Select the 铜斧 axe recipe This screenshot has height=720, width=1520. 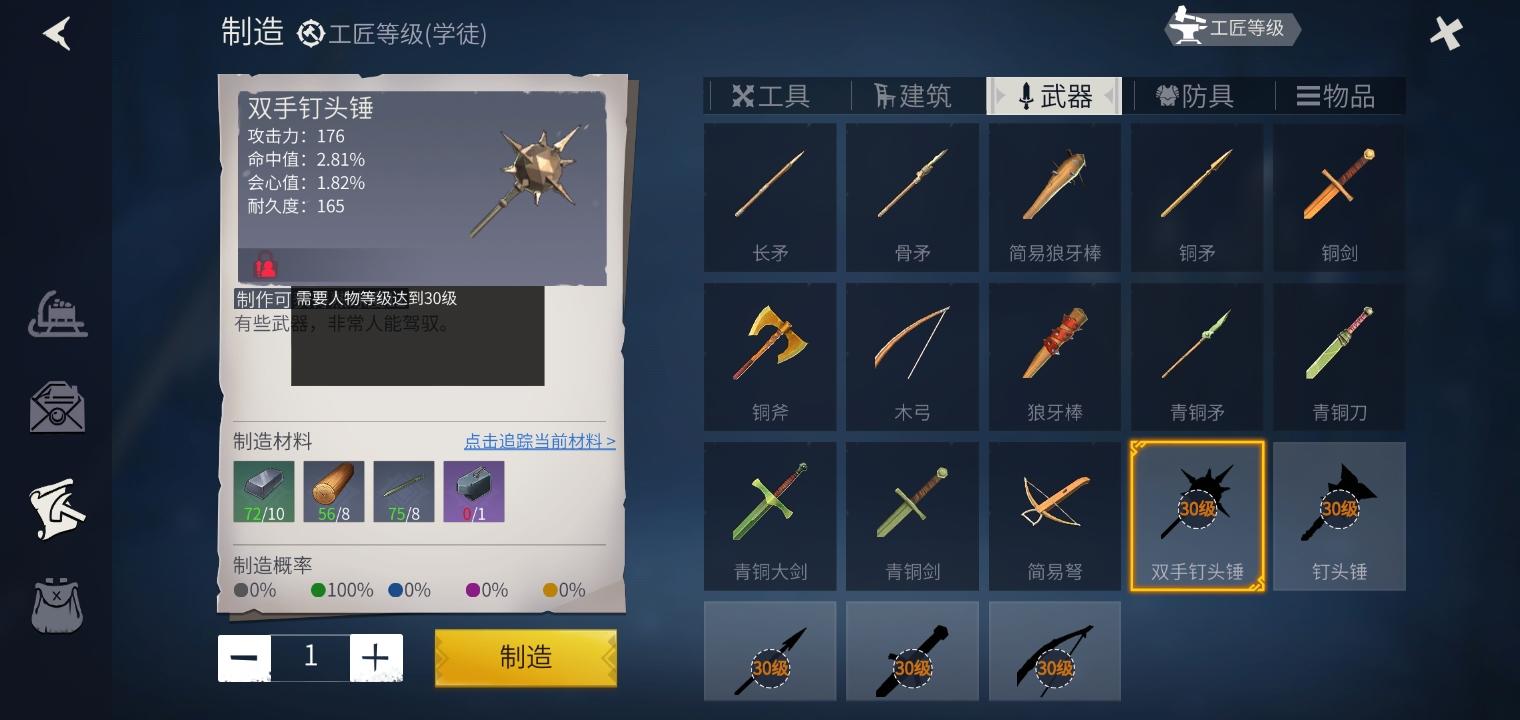click(770, 356)
